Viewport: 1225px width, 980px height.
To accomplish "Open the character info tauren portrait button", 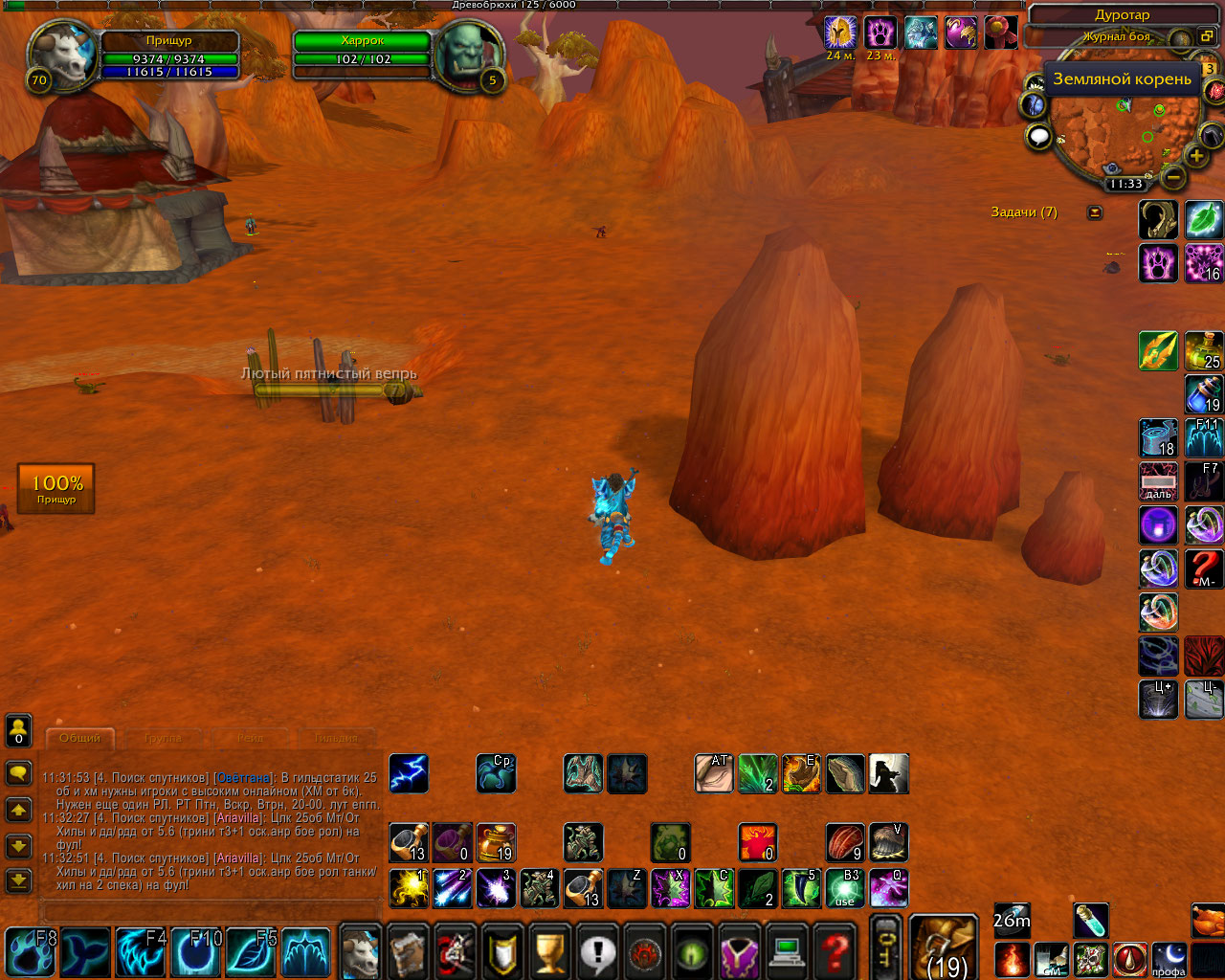I will coord(361,951).
